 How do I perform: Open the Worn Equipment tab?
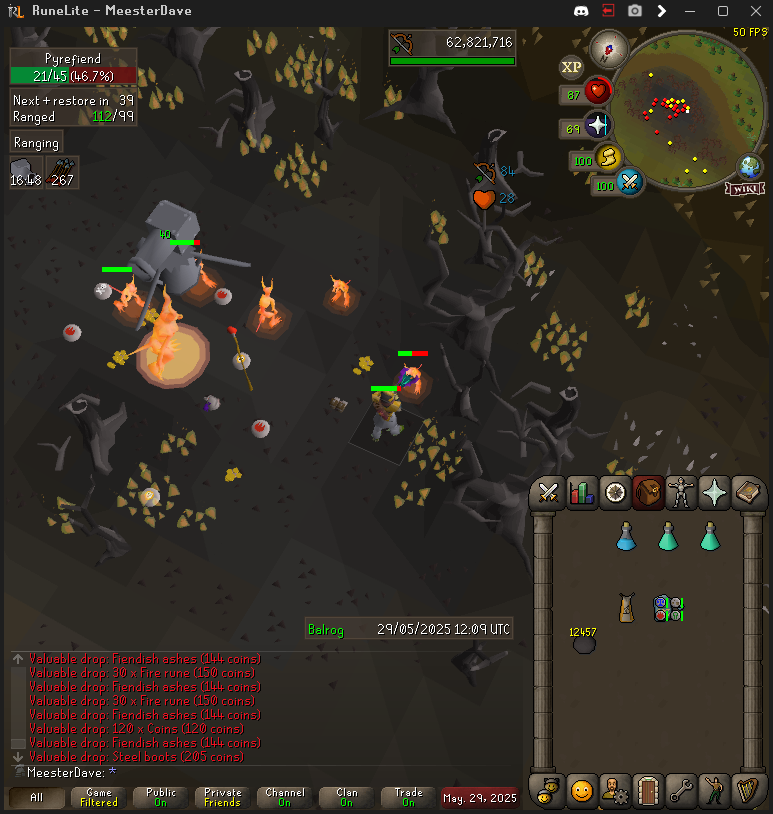(x=680, y=492)
